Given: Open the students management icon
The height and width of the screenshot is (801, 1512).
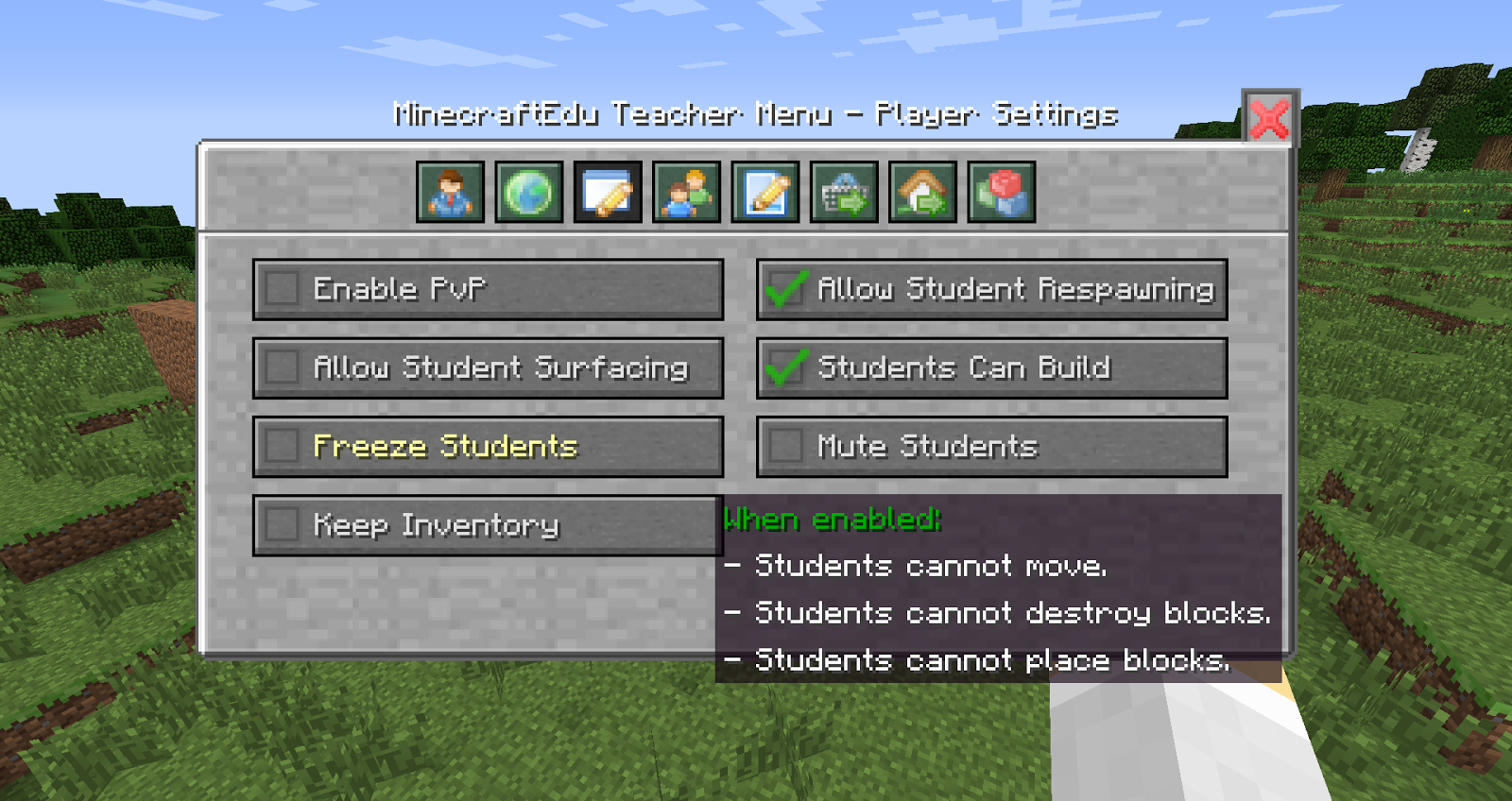Looking at the screenshot, I should 689,193.
